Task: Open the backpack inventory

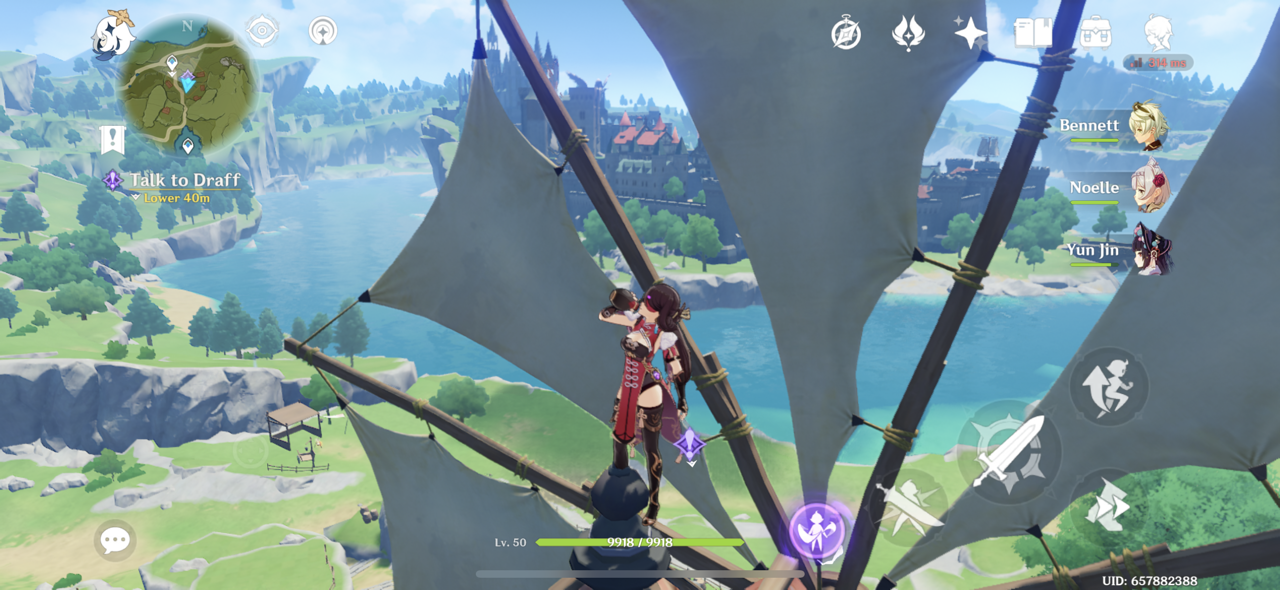Action: 1096,33
